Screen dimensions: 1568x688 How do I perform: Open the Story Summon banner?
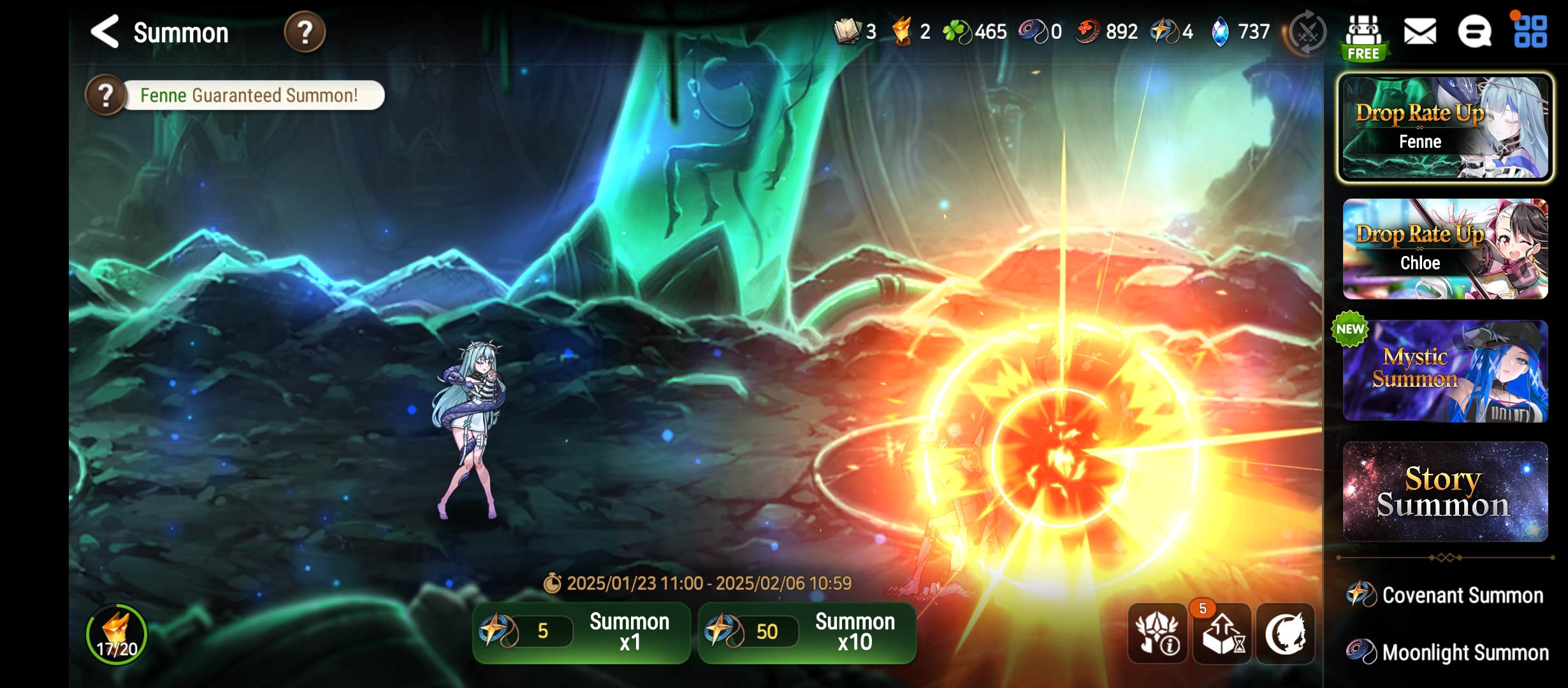[x=1445, y=492]
